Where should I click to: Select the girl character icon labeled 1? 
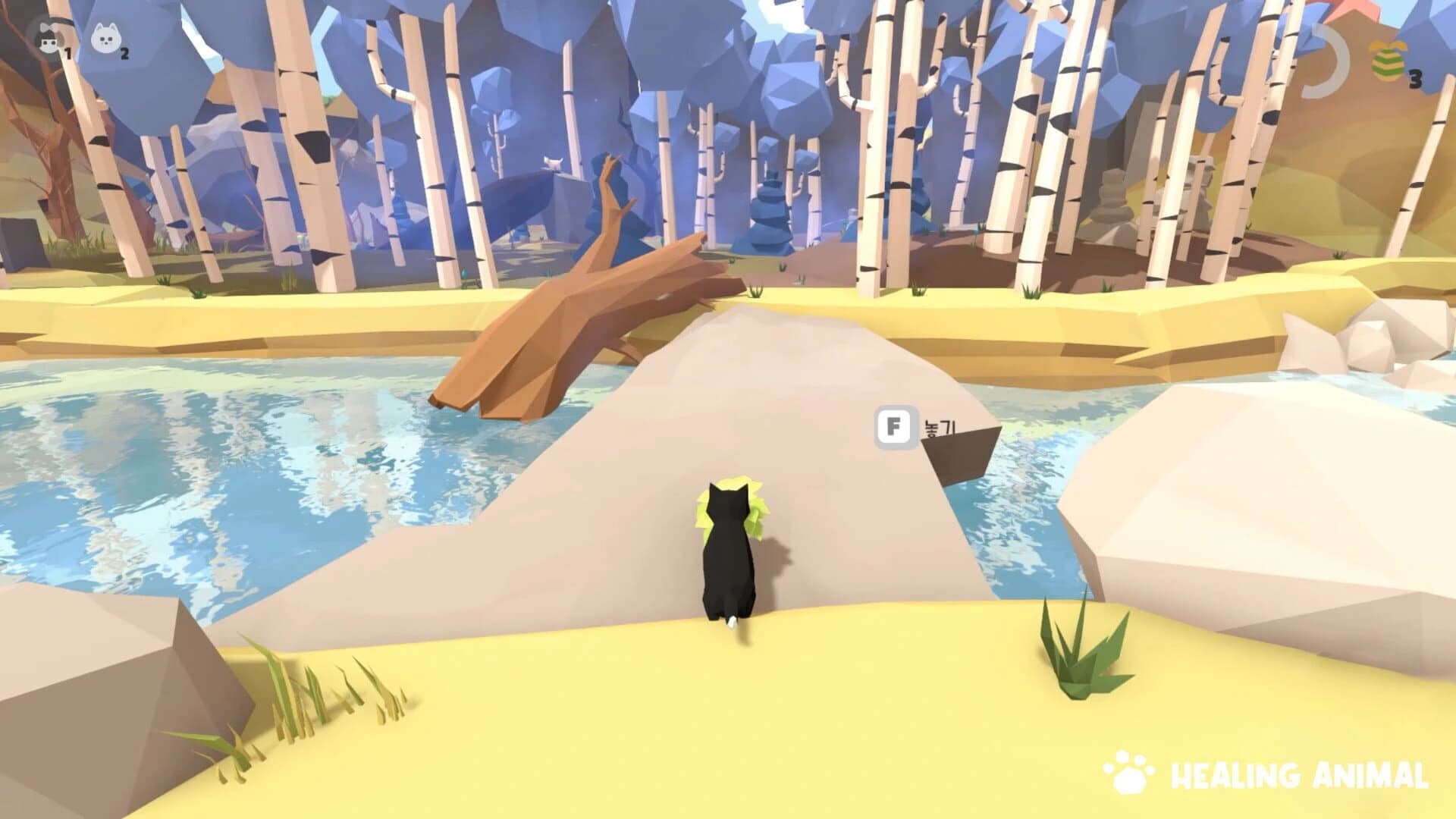click(48, 36)
